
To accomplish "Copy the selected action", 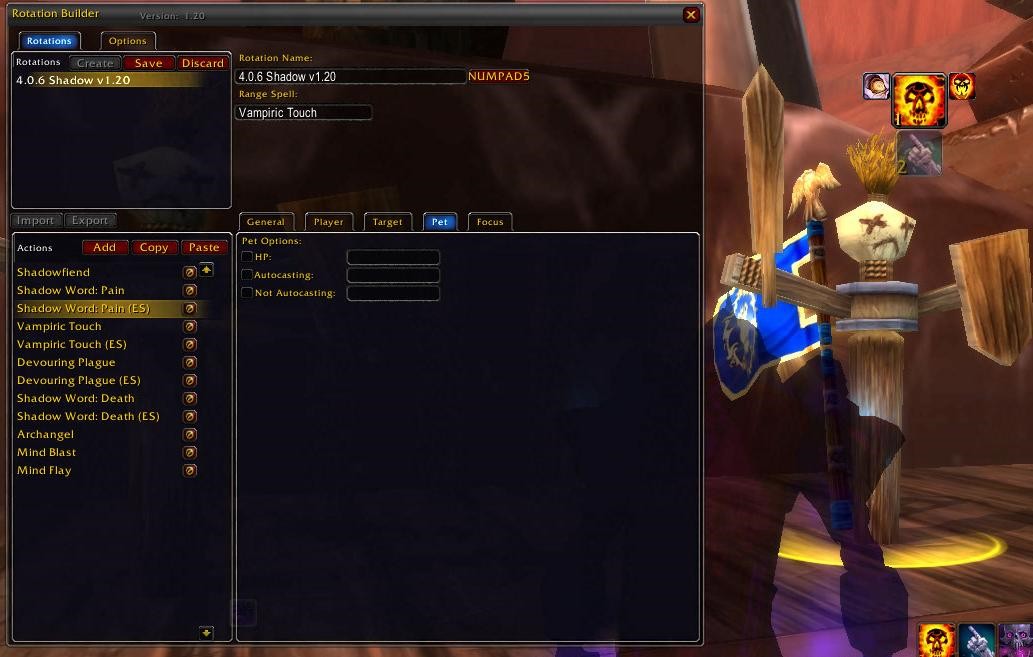I will 153,247.
